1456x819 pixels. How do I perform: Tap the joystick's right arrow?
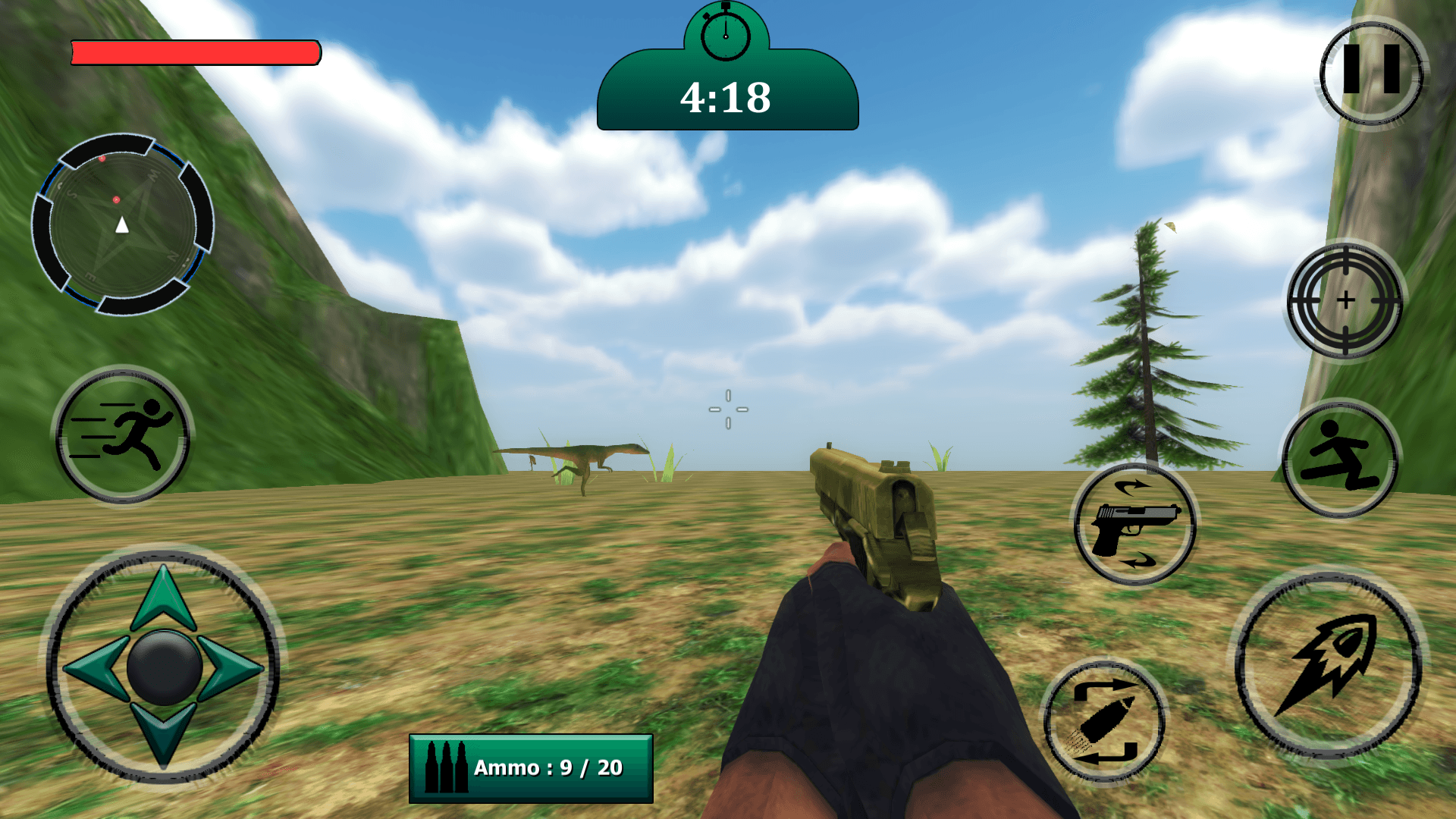click(232, 668)
